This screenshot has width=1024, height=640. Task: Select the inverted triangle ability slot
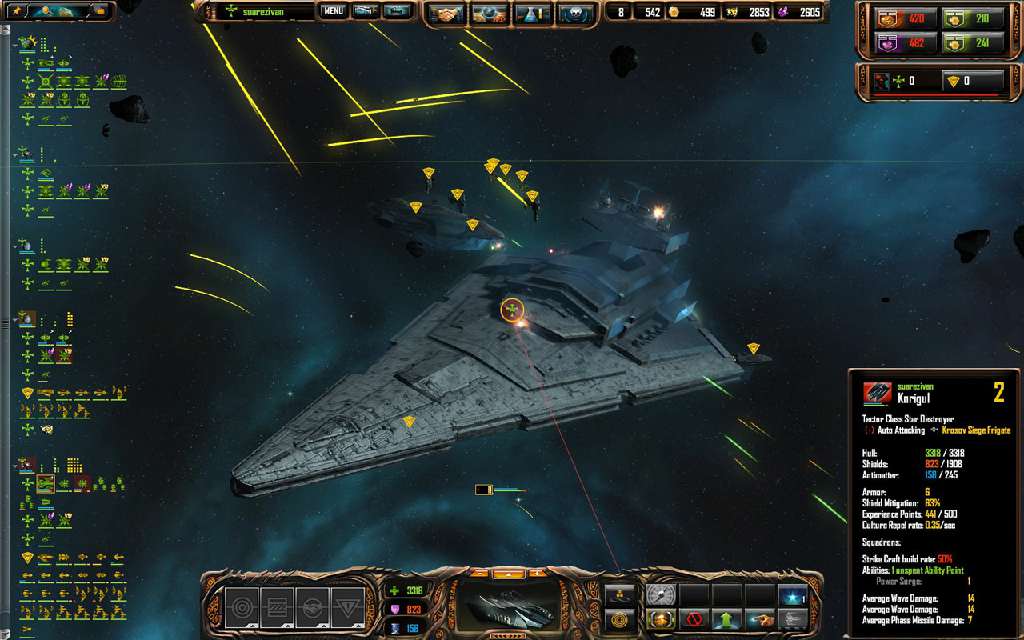(347, 605)
